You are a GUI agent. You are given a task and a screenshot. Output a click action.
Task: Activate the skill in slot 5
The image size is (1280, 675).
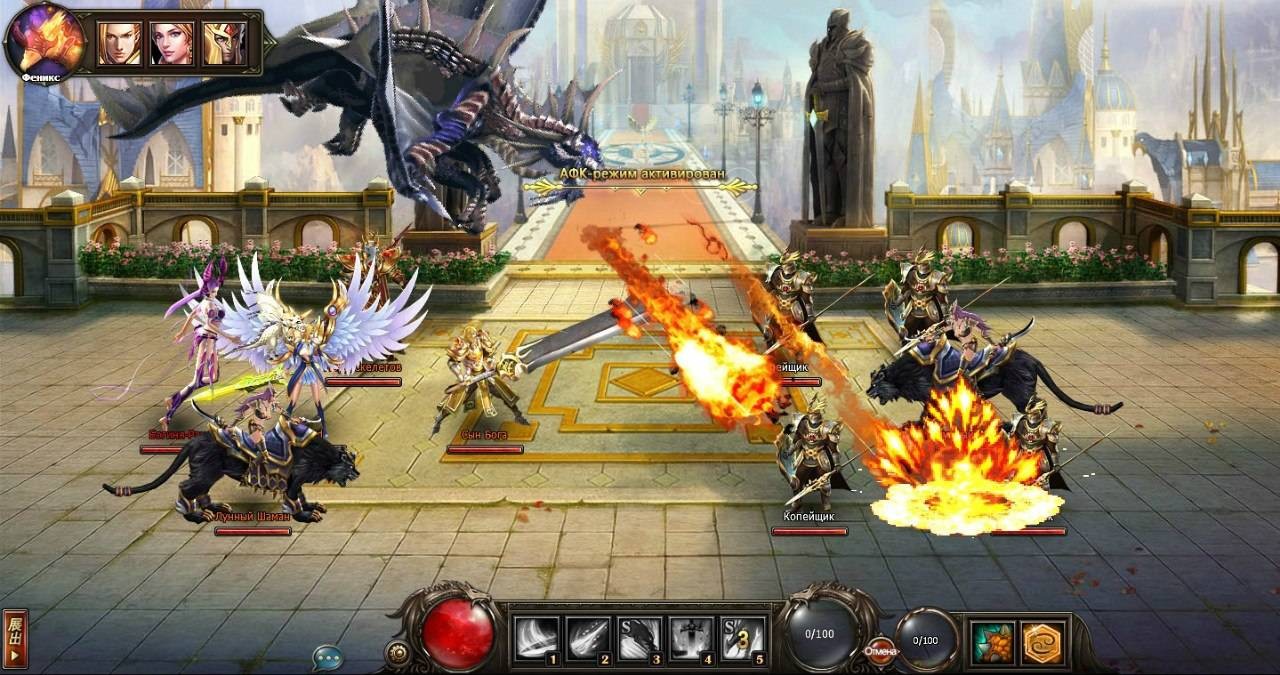point(743,639)
